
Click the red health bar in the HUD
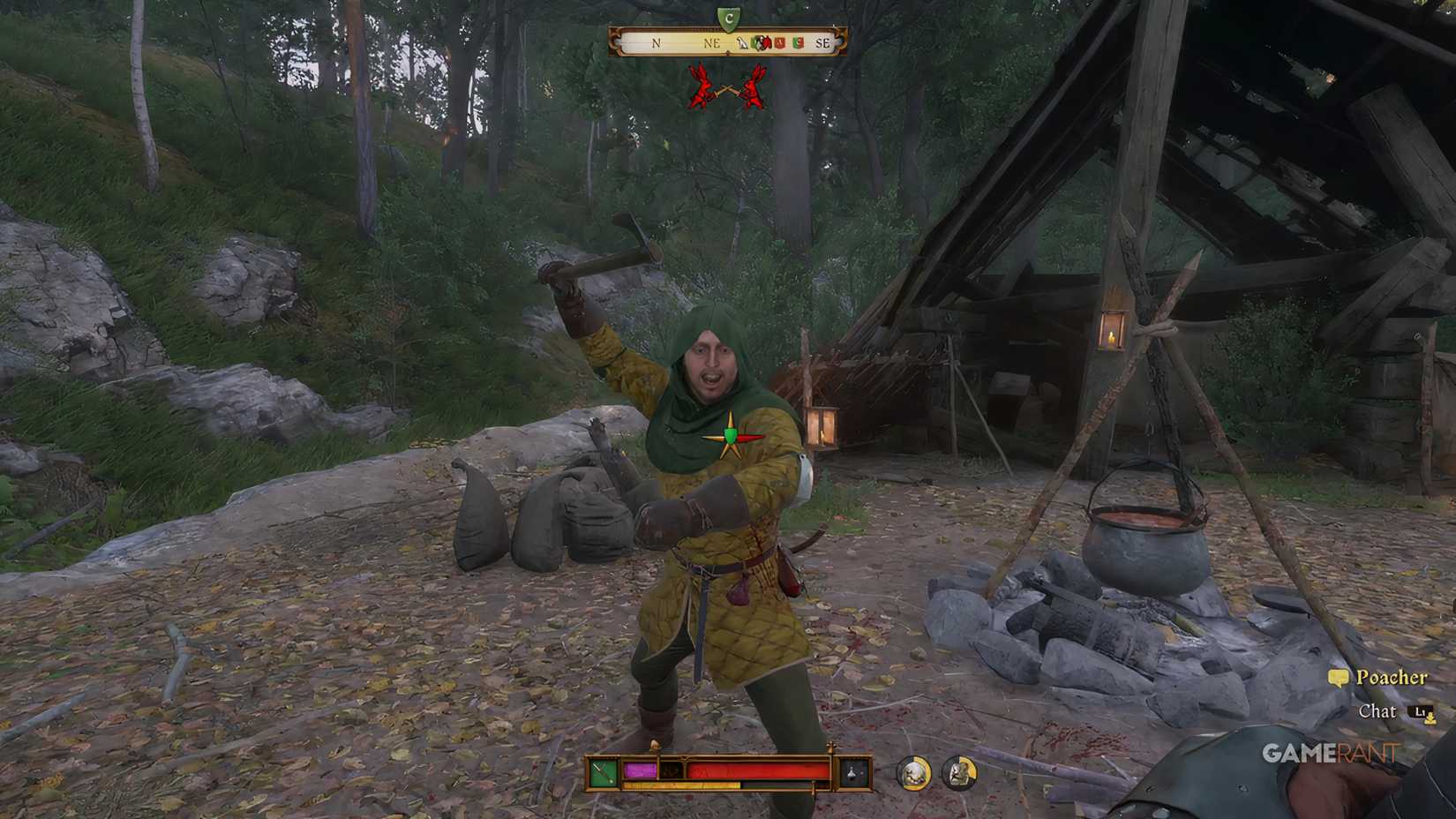(754, 770)
